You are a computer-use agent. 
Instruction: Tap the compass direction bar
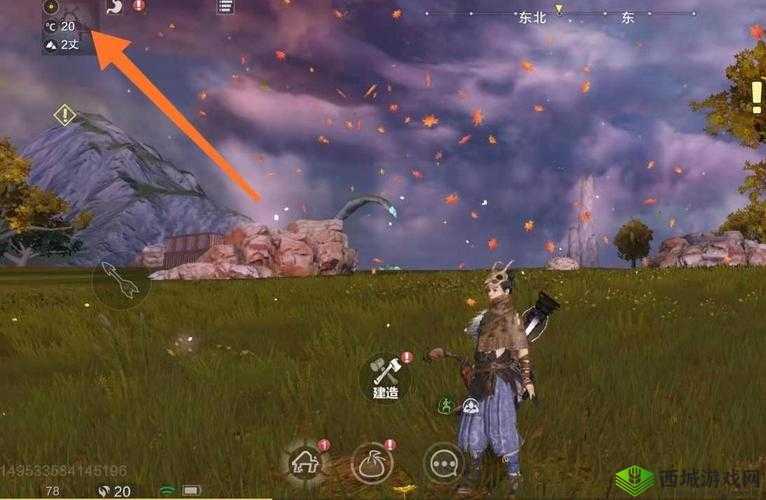click(x=560, y=15)
